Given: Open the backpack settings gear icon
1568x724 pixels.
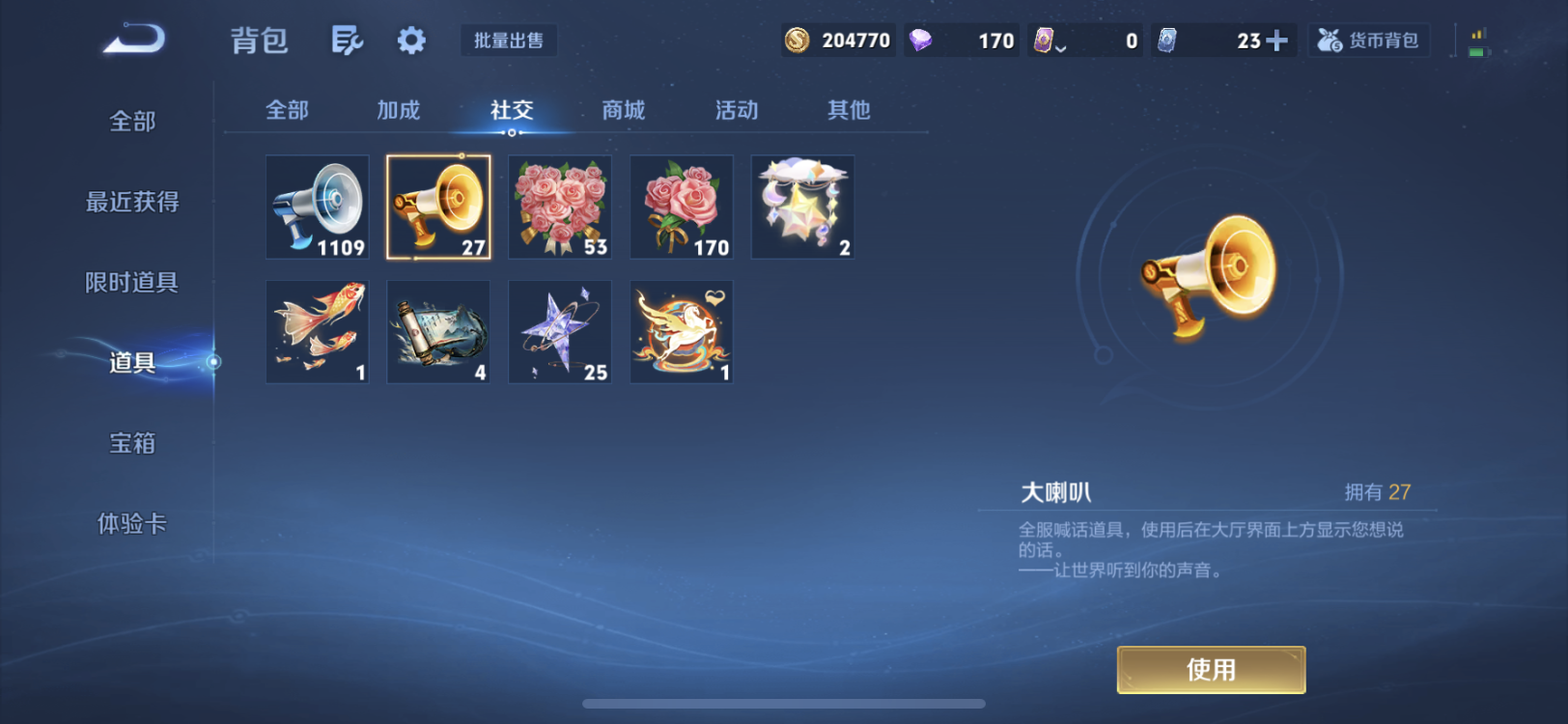Looking at the screenshot, I should click(409, 40).
